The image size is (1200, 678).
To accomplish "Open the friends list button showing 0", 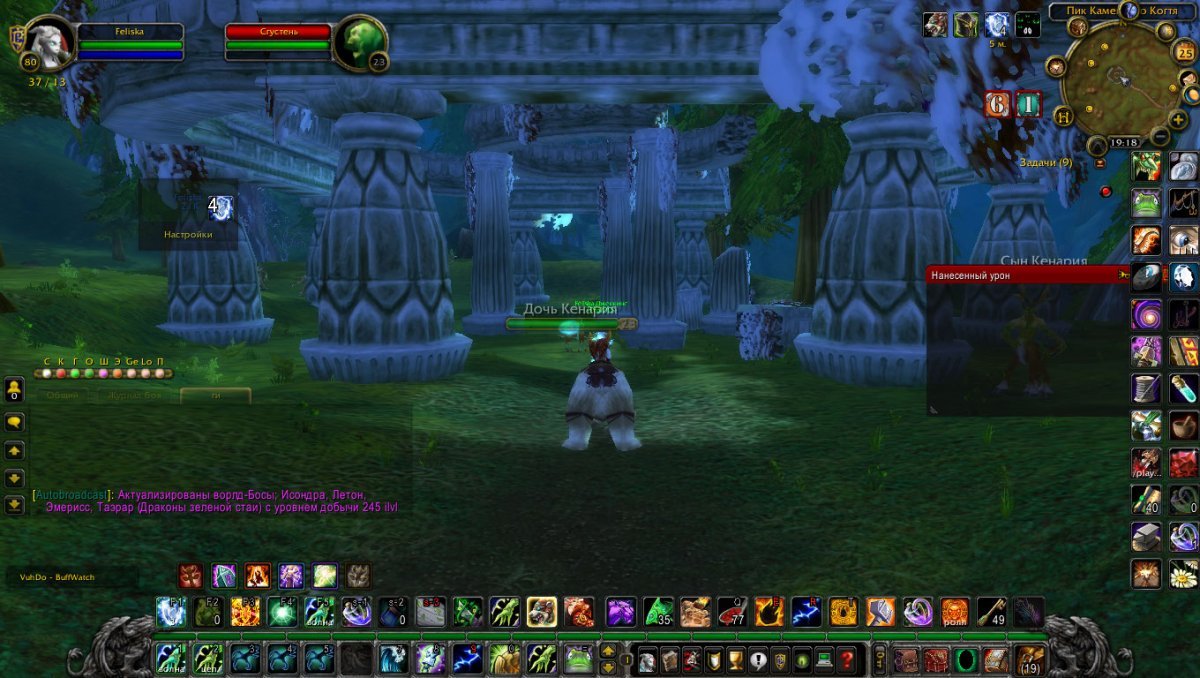I will (15, 389).
